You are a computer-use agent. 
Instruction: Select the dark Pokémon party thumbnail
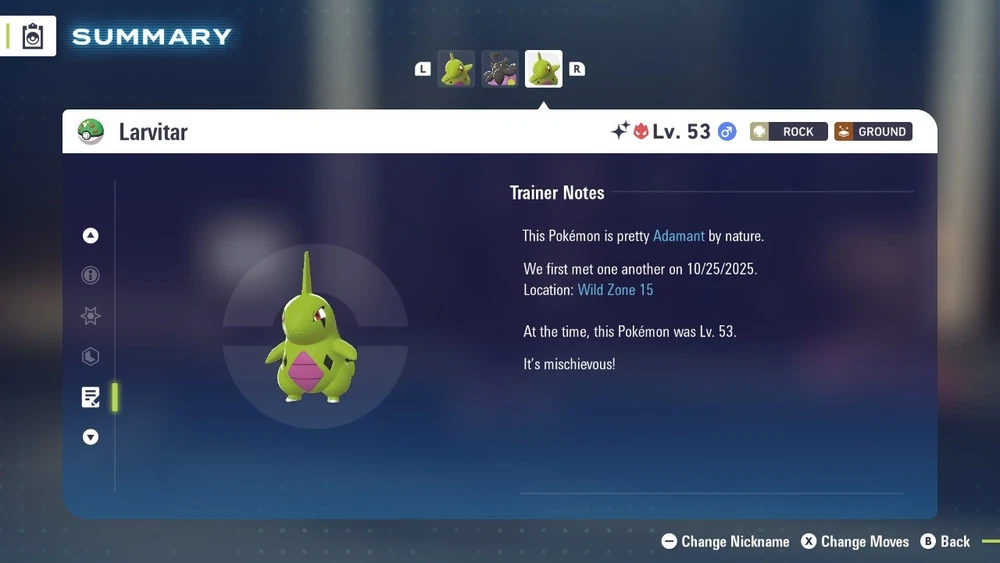coord(500,69)
